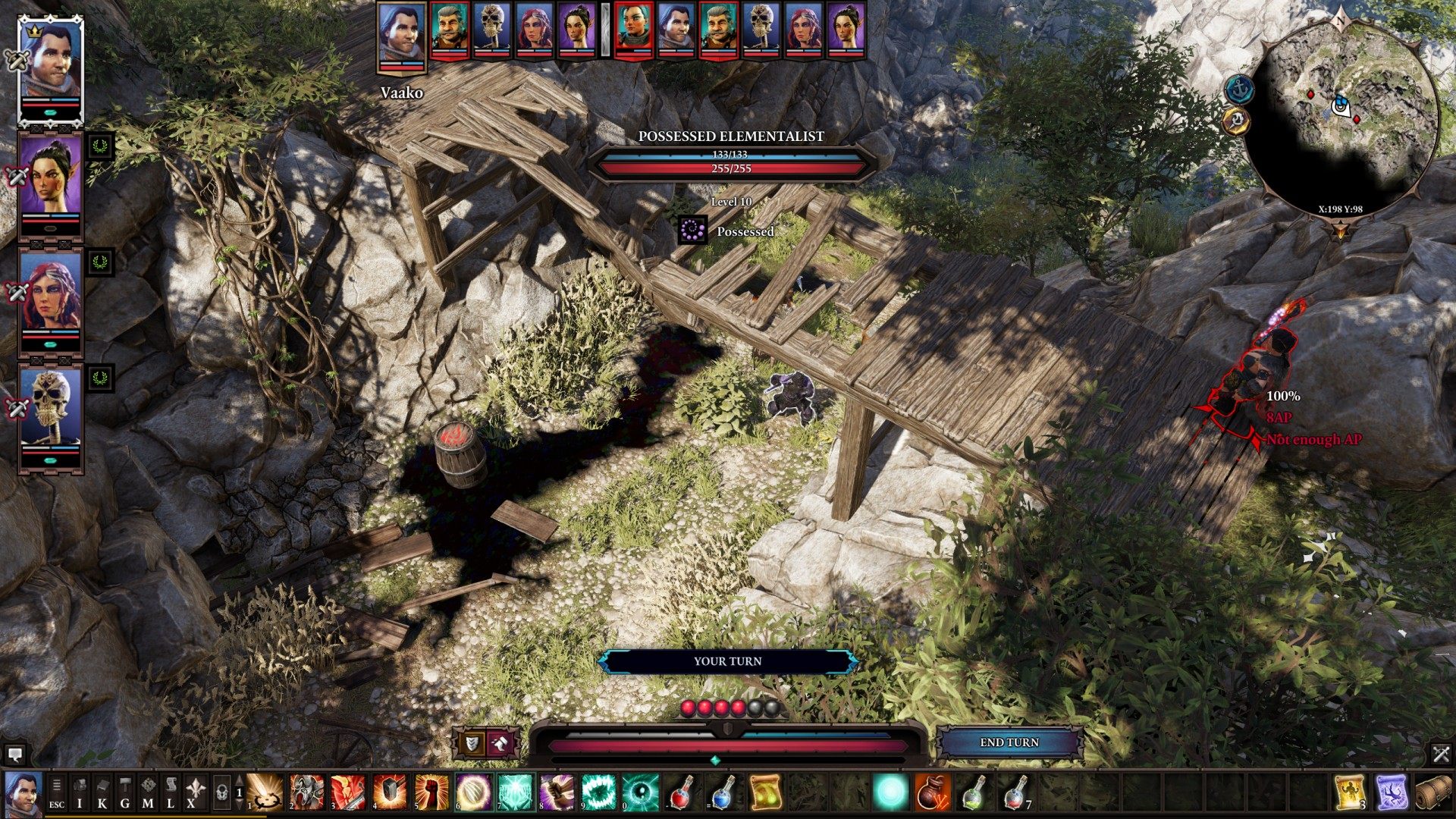Select the red grenade item in hotbar

pyautogui.click(x=932, y=792)
